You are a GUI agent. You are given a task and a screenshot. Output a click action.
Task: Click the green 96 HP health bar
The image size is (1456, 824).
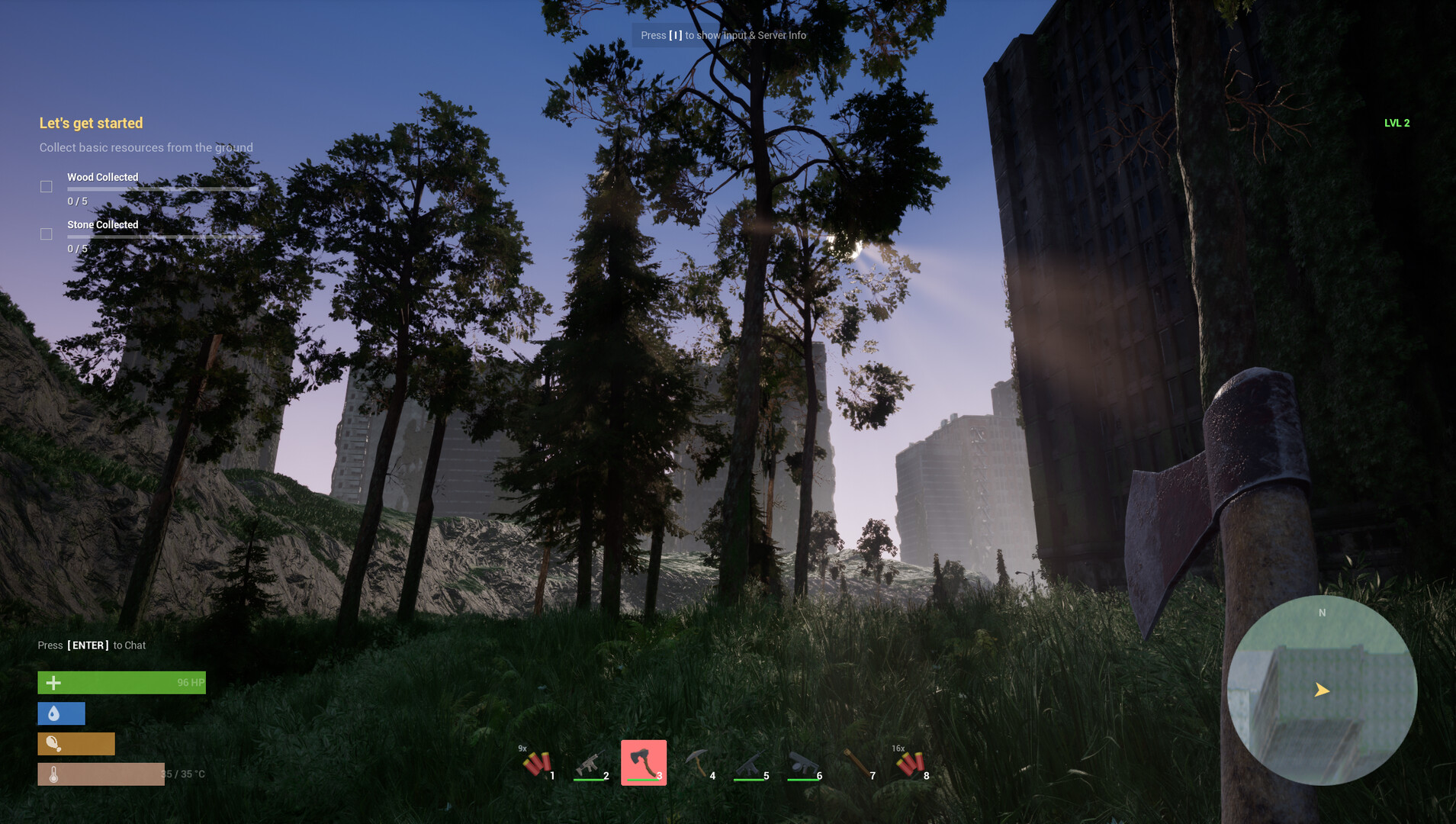pyautogui.click(x=121, y=682)
